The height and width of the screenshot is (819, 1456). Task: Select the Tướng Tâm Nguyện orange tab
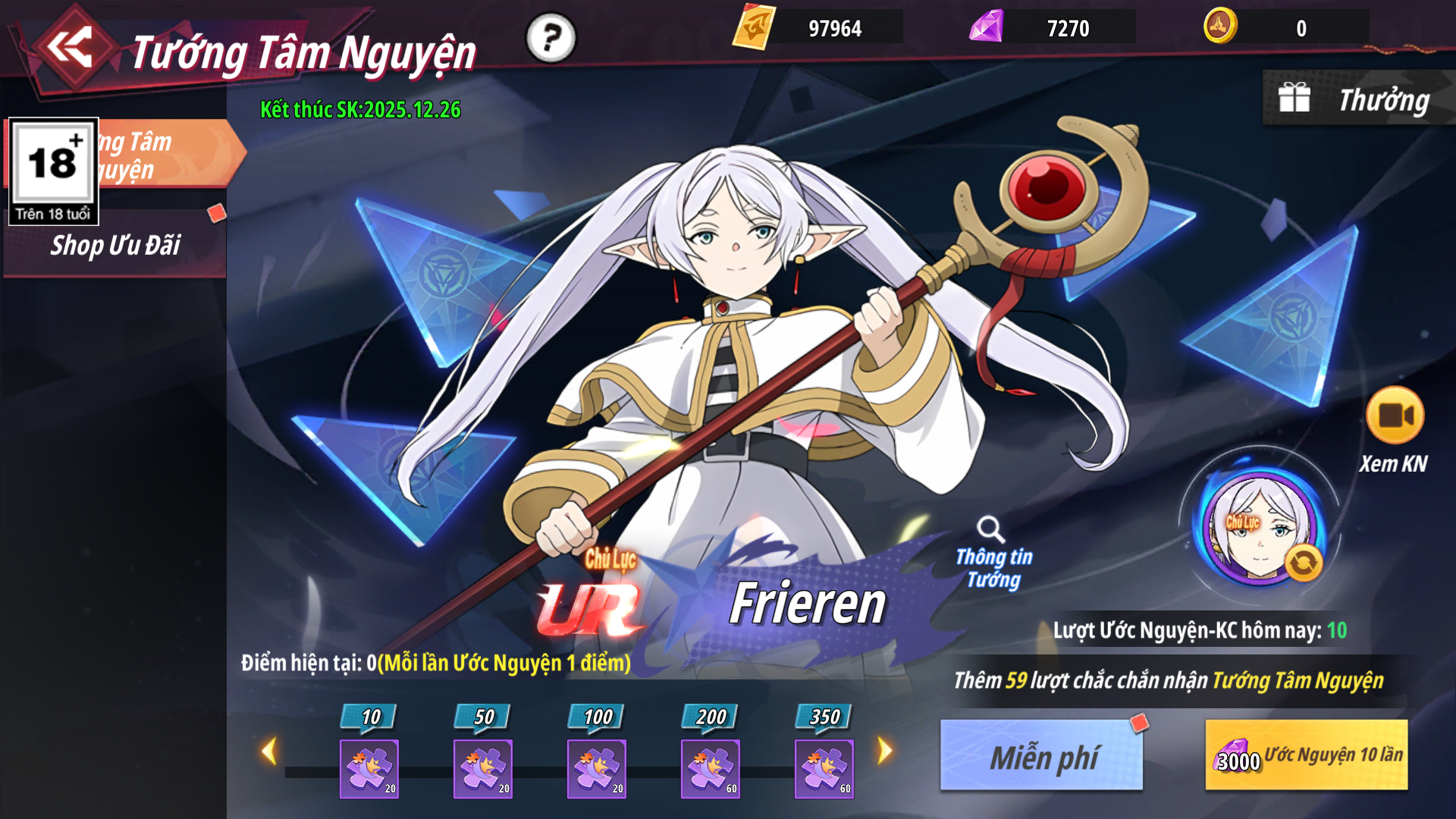pyautogui.click(x=167, y=155)
